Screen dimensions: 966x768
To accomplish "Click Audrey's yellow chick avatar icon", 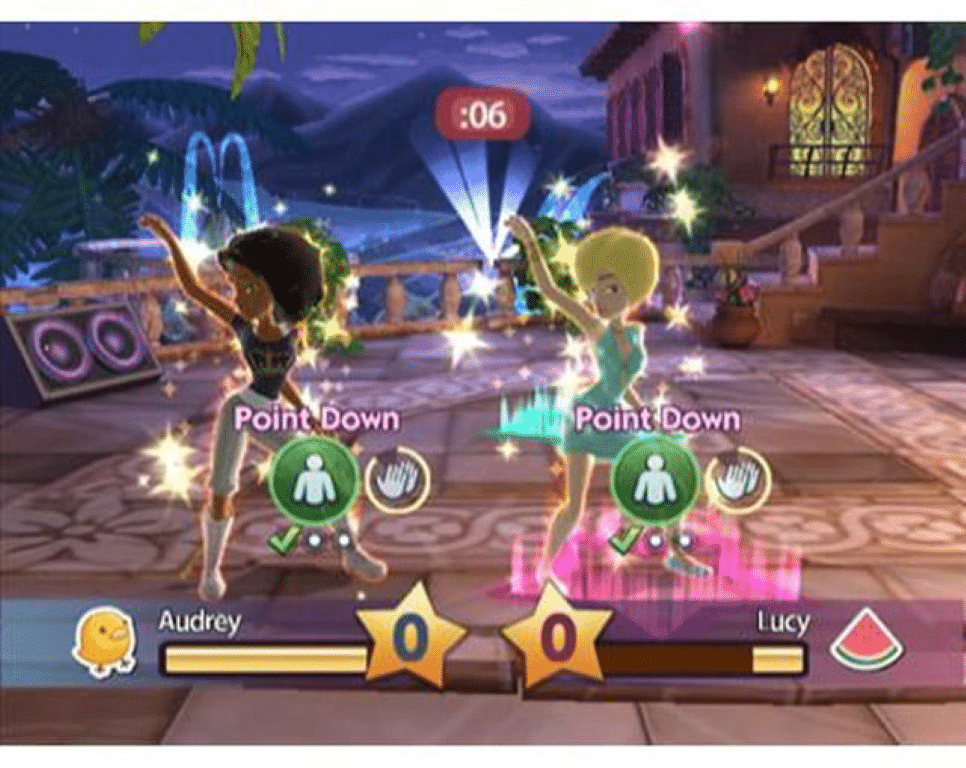I will click(104, 641).
